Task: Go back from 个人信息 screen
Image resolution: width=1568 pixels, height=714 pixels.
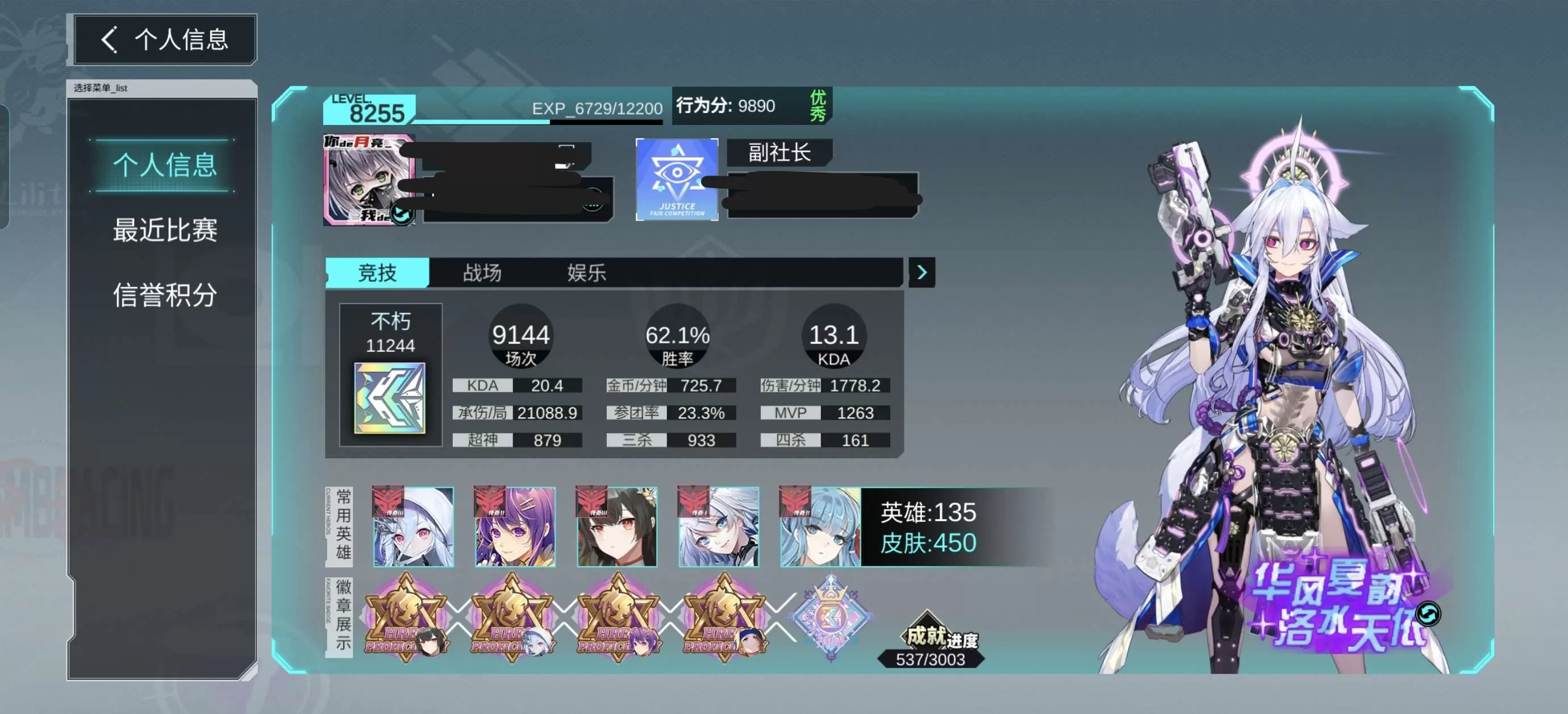Action: [110, 40]
